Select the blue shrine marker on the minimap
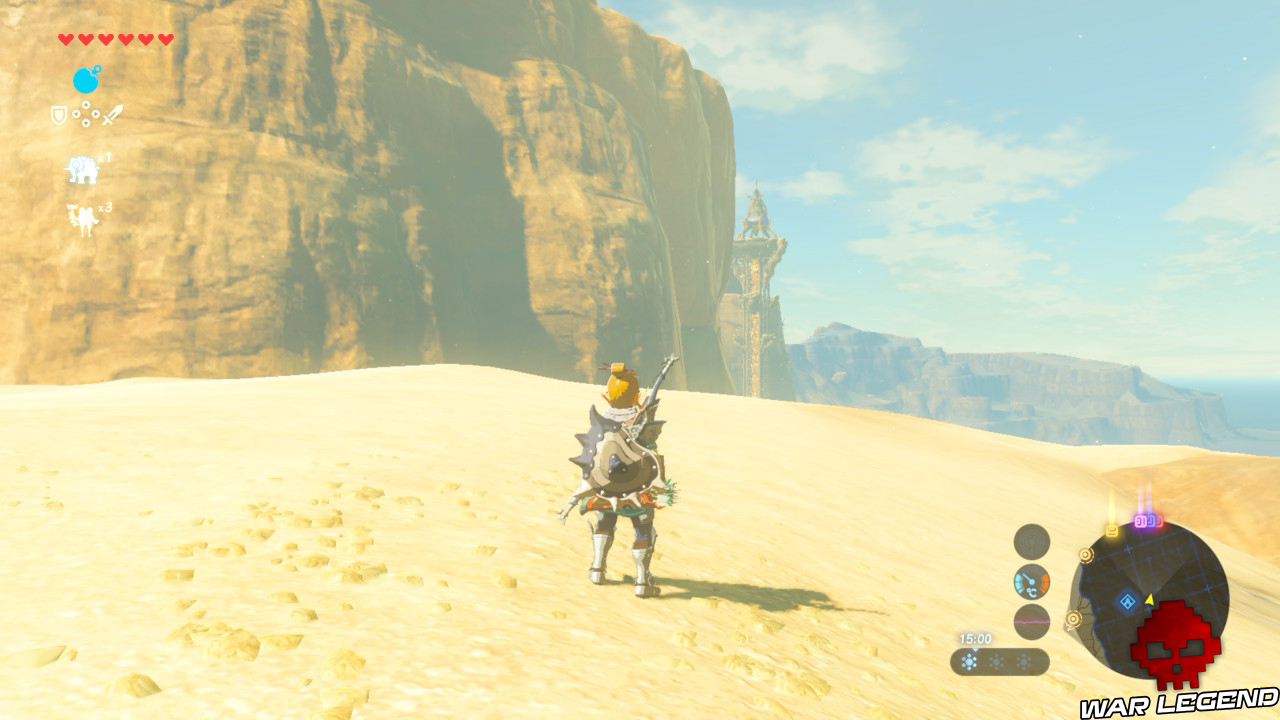This screenshot has width=1280, height=720. click(1129, 600)
